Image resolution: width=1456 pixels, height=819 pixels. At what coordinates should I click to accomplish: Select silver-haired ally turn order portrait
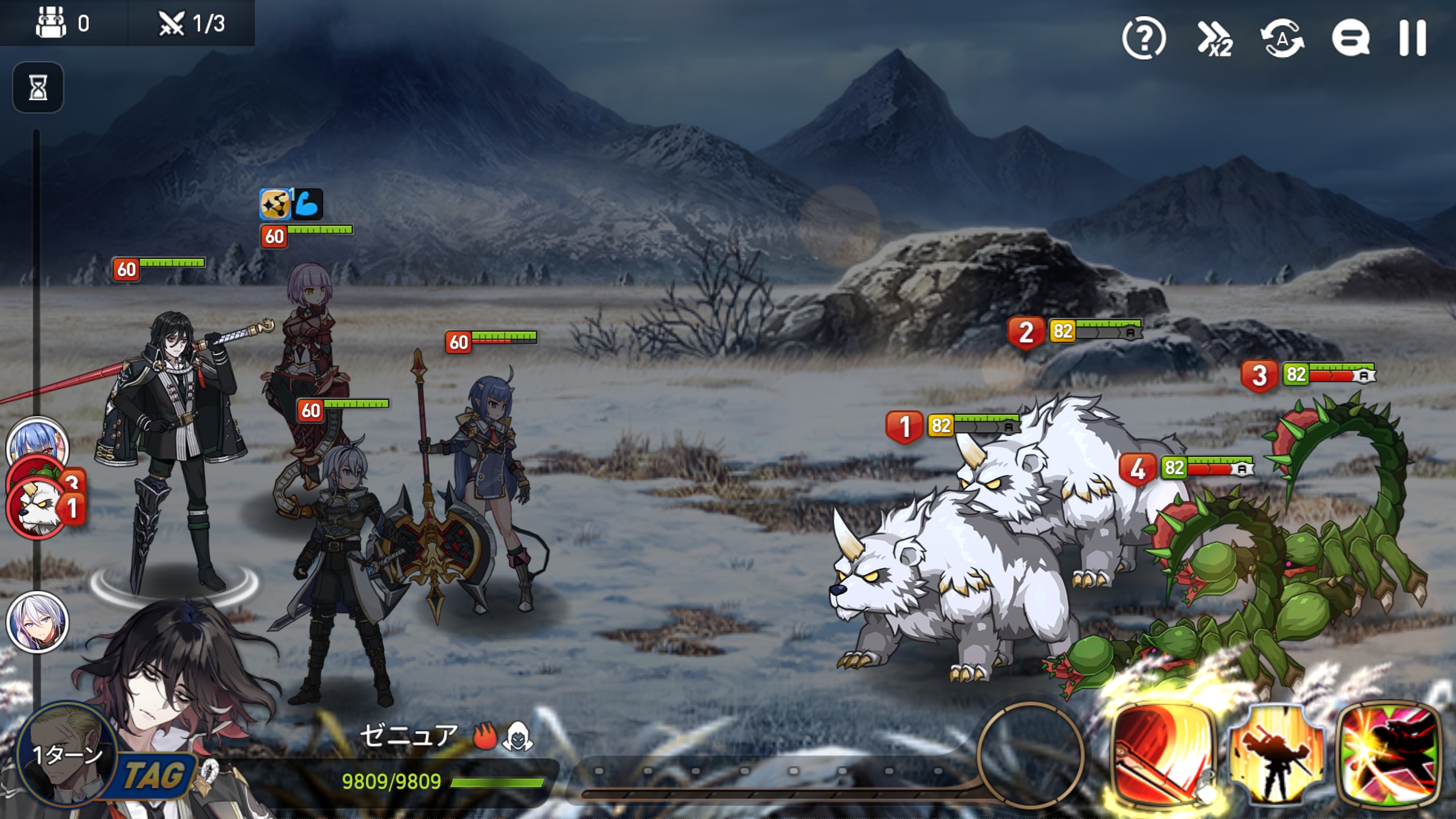click(x=37, y=621)
